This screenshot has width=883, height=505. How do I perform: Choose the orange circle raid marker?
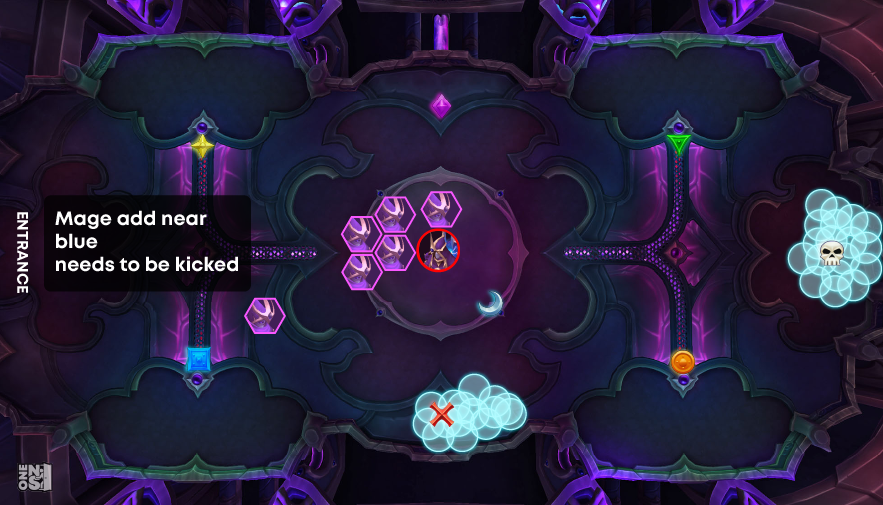[682, 361]
